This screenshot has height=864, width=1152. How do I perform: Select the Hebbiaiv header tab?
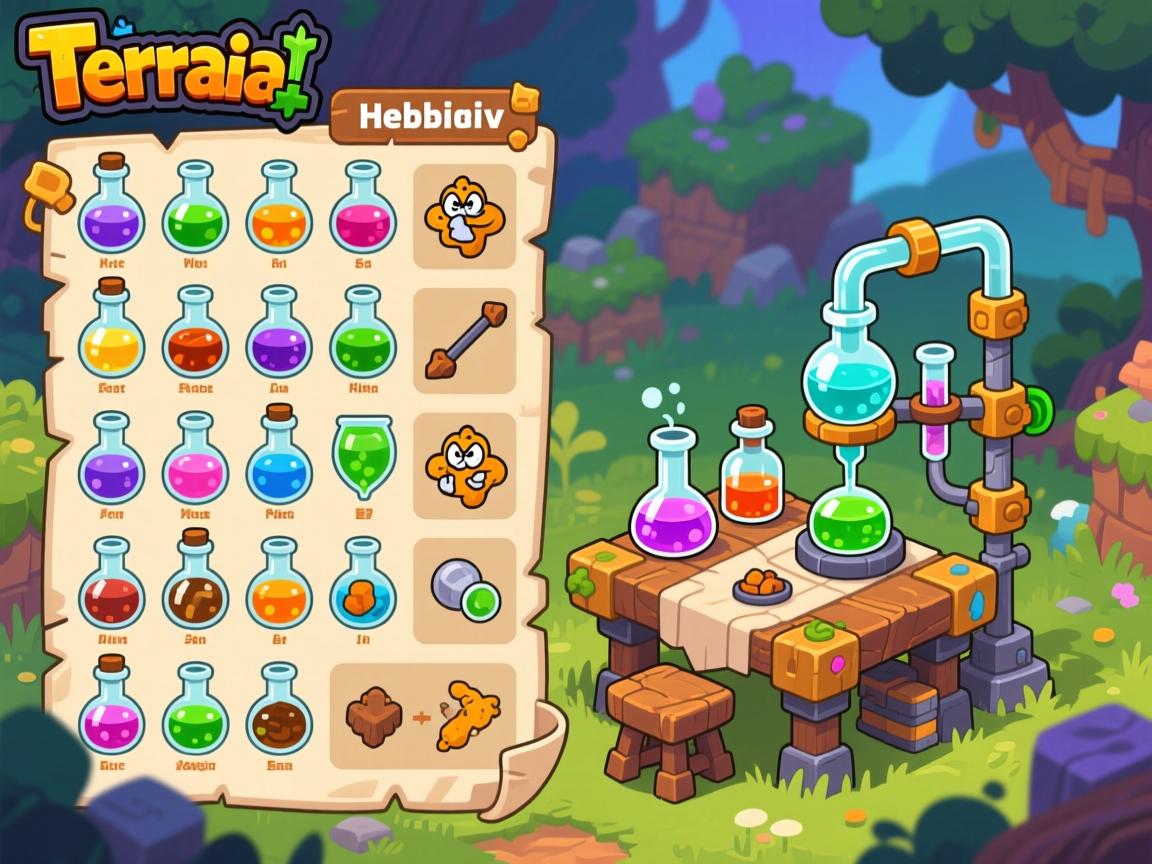click(x=432, y=117)
